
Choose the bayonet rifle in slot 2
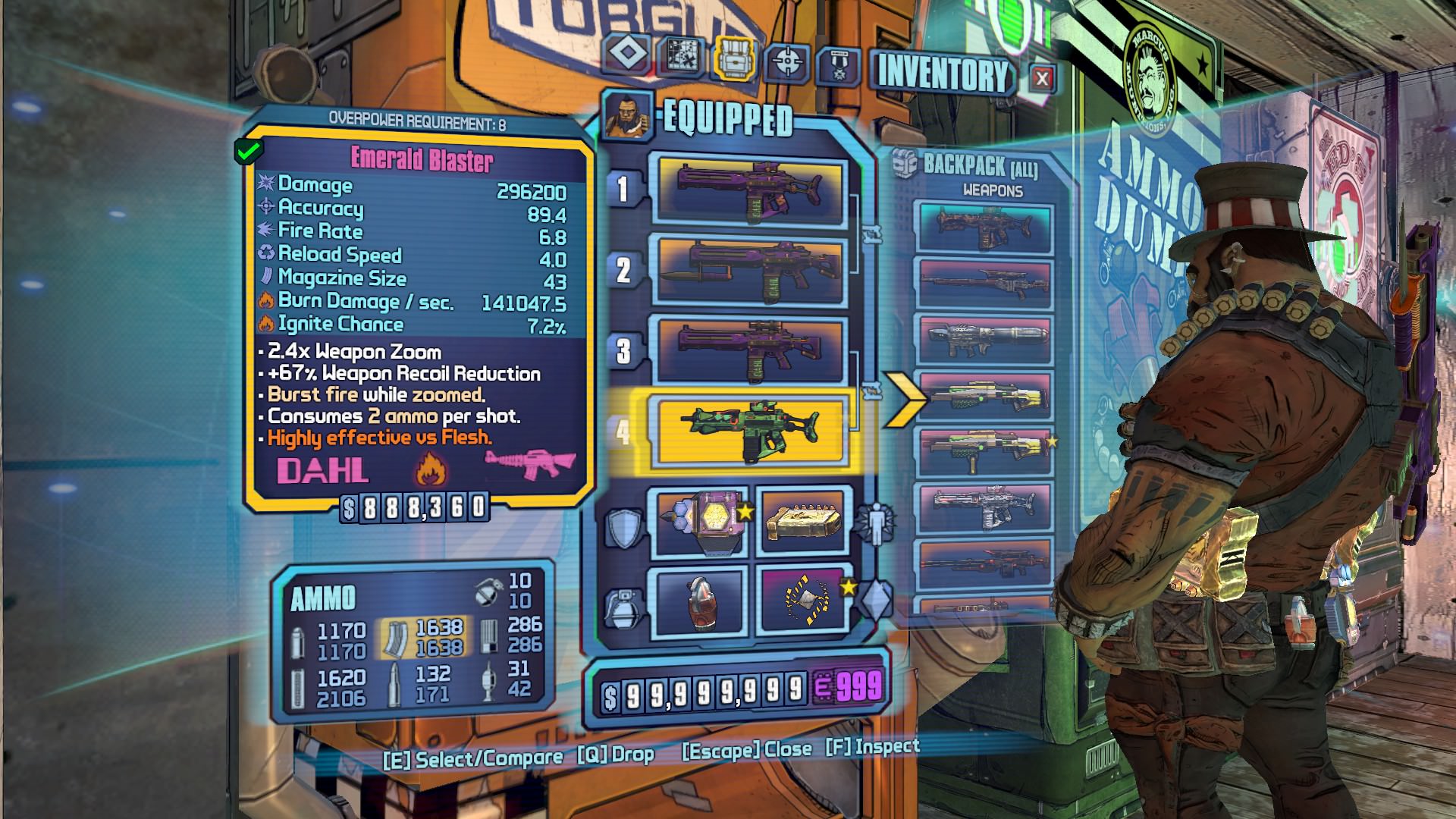(749, 271)
